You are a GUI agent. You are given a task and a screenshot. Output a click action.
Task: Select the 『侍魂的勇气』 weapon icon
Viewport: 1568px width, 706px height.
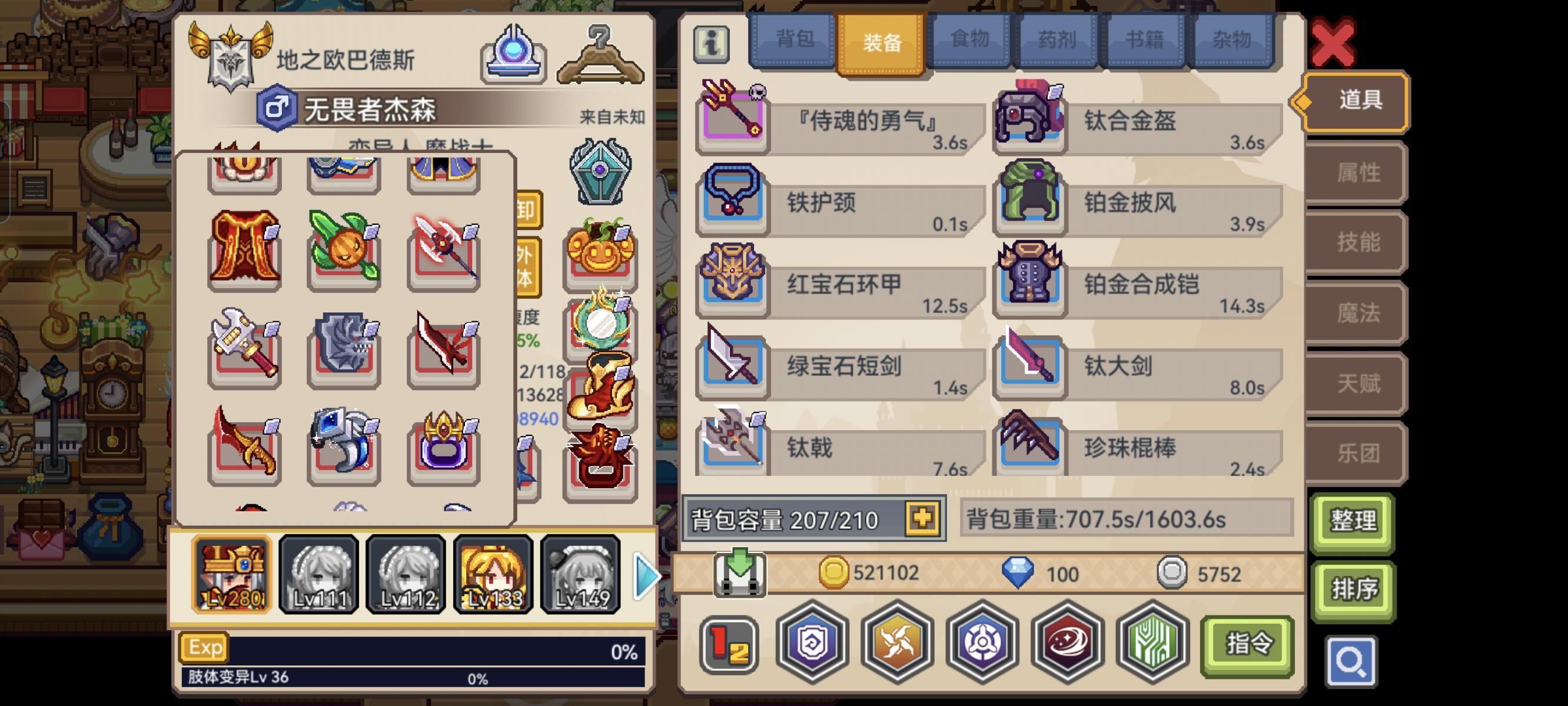[x=732, y=116]
